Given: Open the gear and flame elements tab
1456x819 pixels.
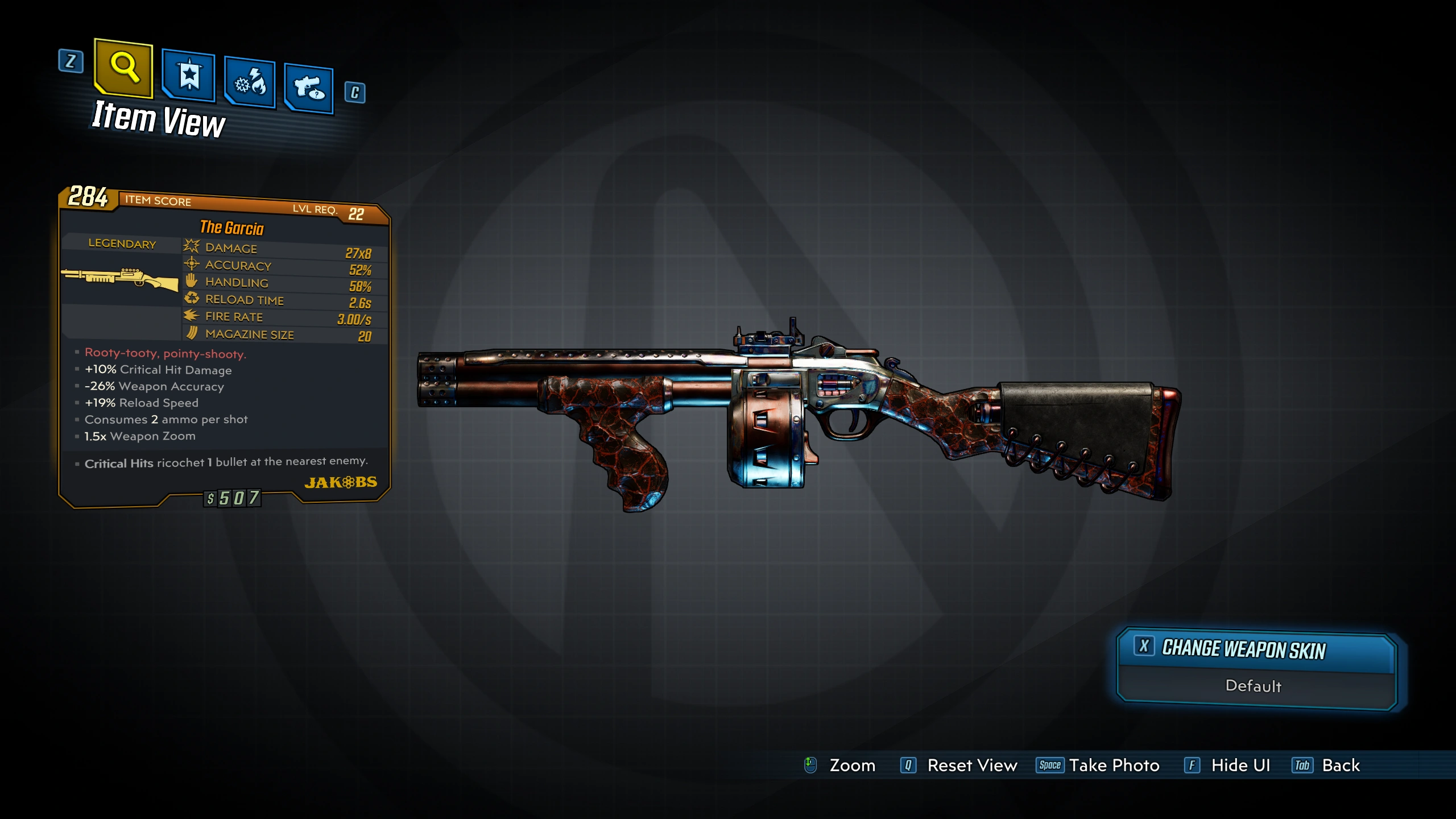Looking at the screenshot, I should click(250, 83).
